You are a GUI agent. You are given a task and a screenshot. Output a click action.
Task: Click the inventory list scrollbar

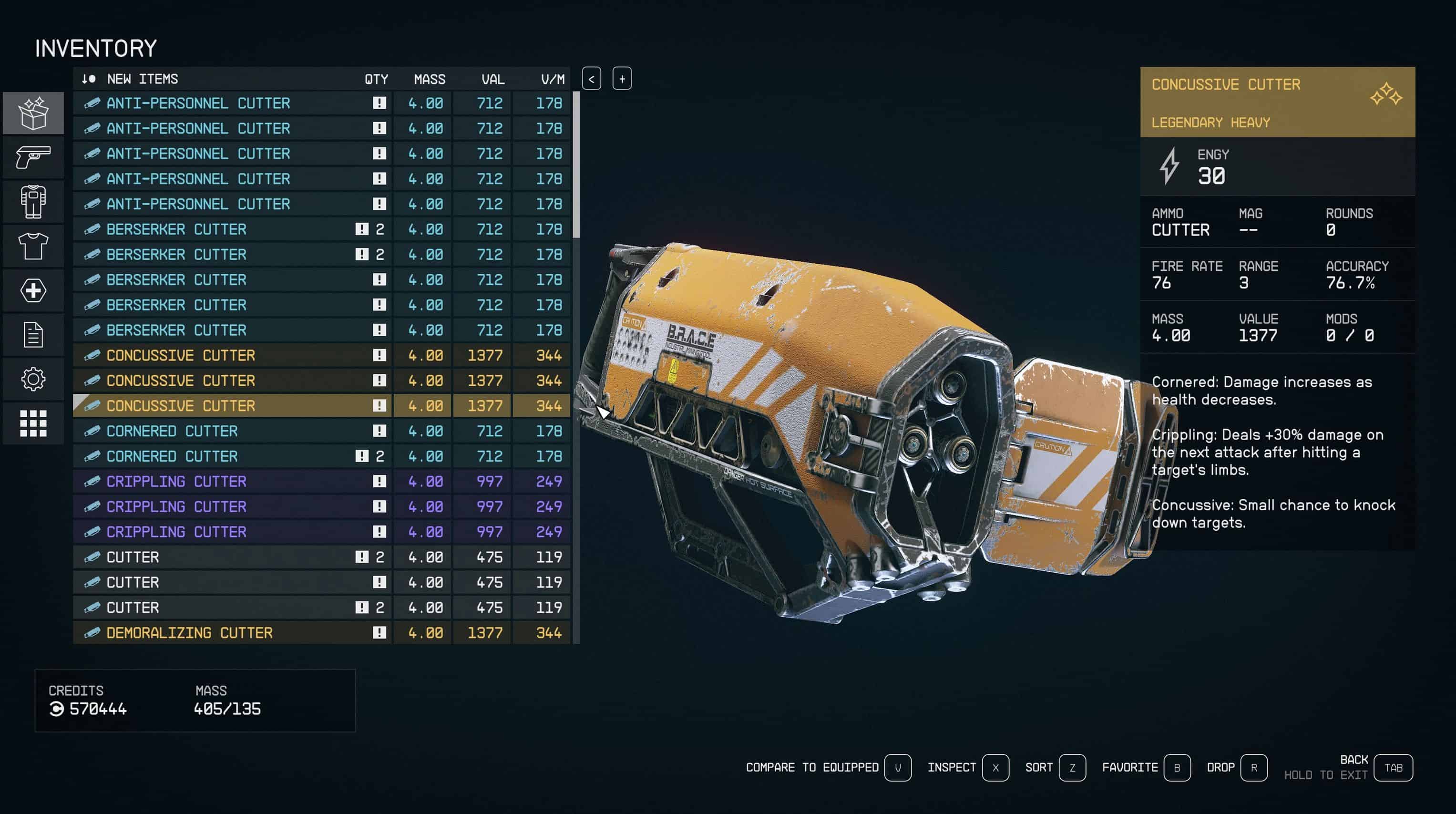pos(576,164)
